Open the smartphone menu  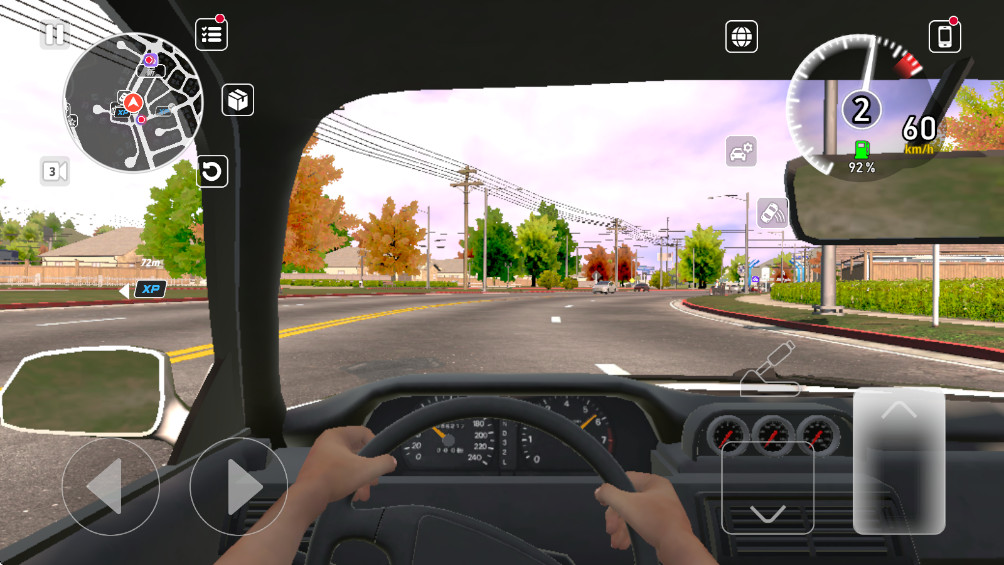(x=944, y=36)
